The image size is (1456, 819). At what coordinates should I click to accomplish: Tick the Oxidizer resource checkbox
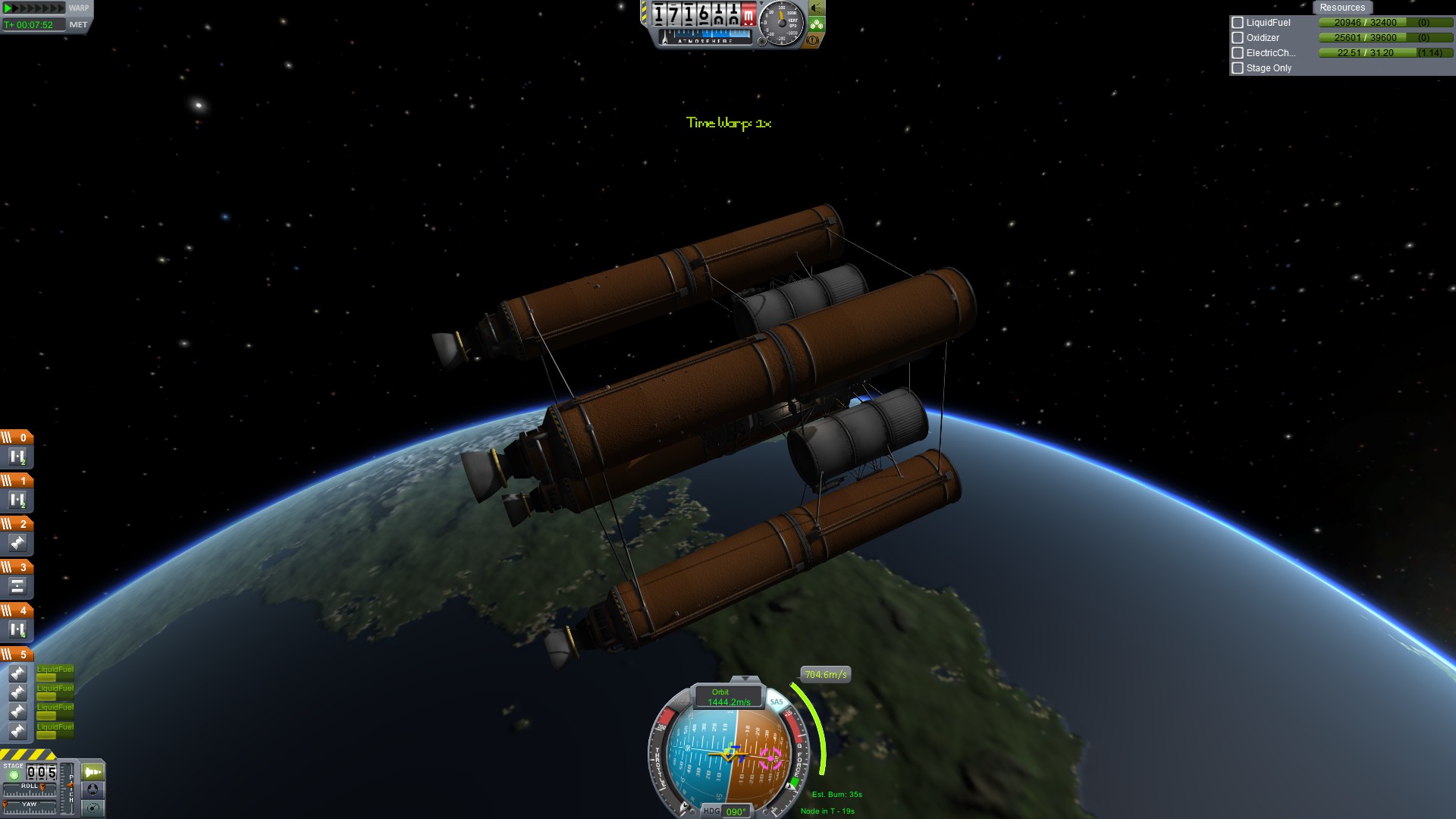pos(1238,38)
